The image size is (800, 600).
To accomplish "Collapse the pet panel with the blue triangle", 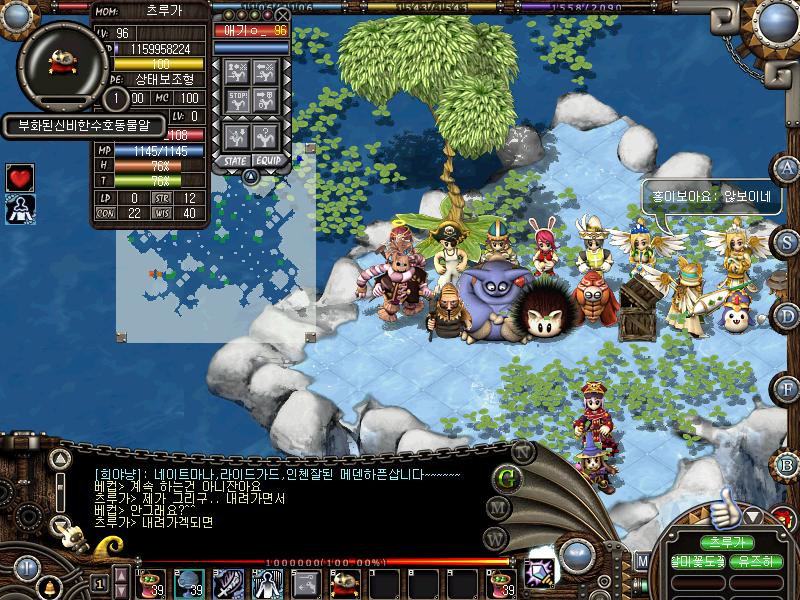I will click(251, 176).
